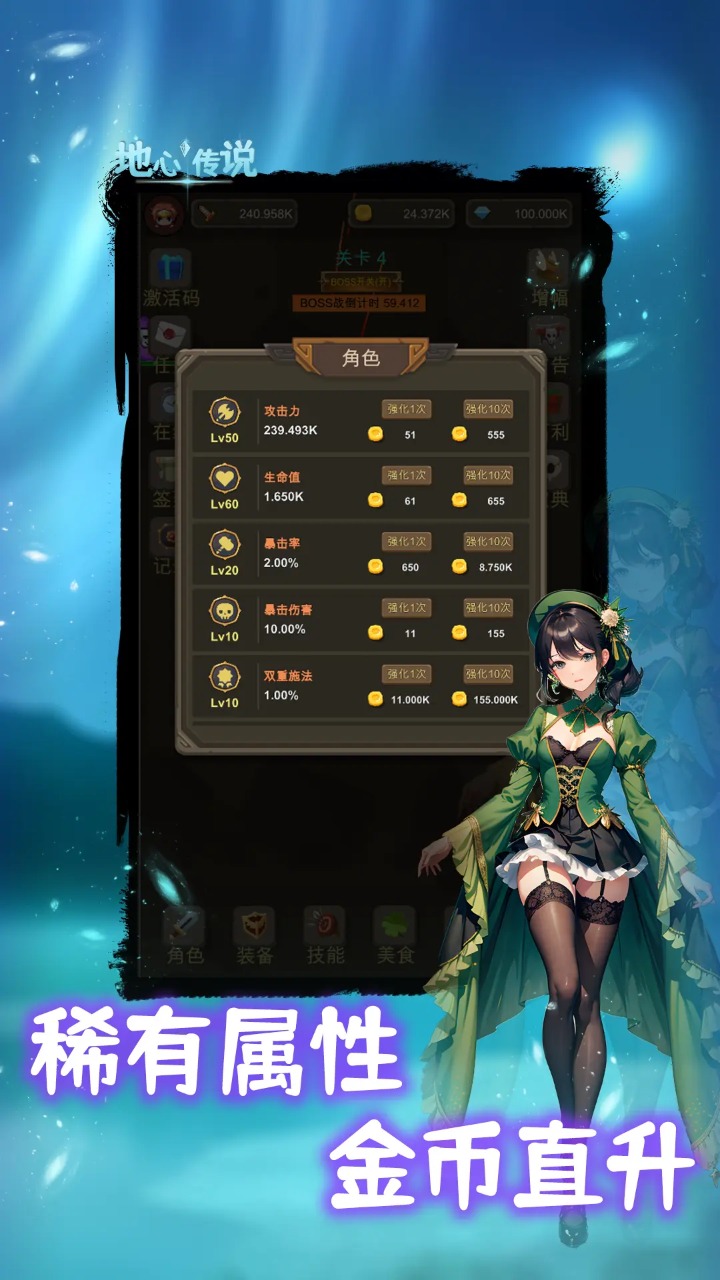Screen dimensions: 720x1280
Task: Upgrade 攻击力 once with 强化1次
Action: (406, 409)
